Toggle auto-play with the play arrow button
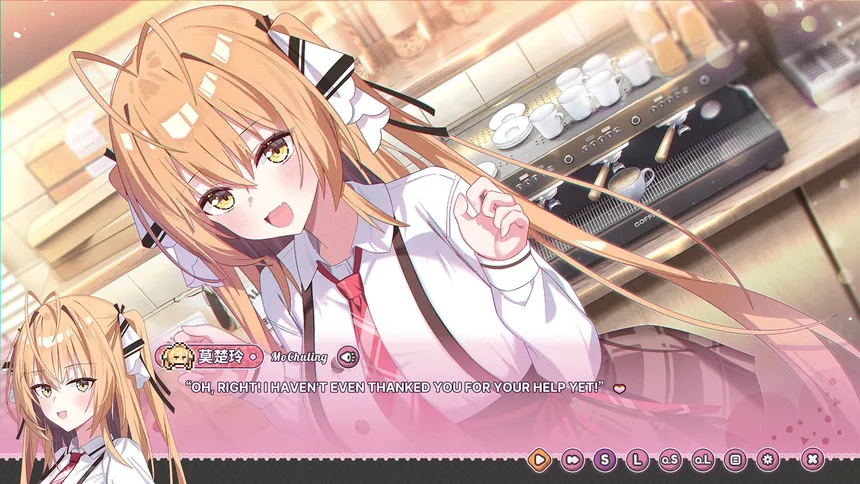This screenshot has height=484, width=860. click(x=538, y=460)
